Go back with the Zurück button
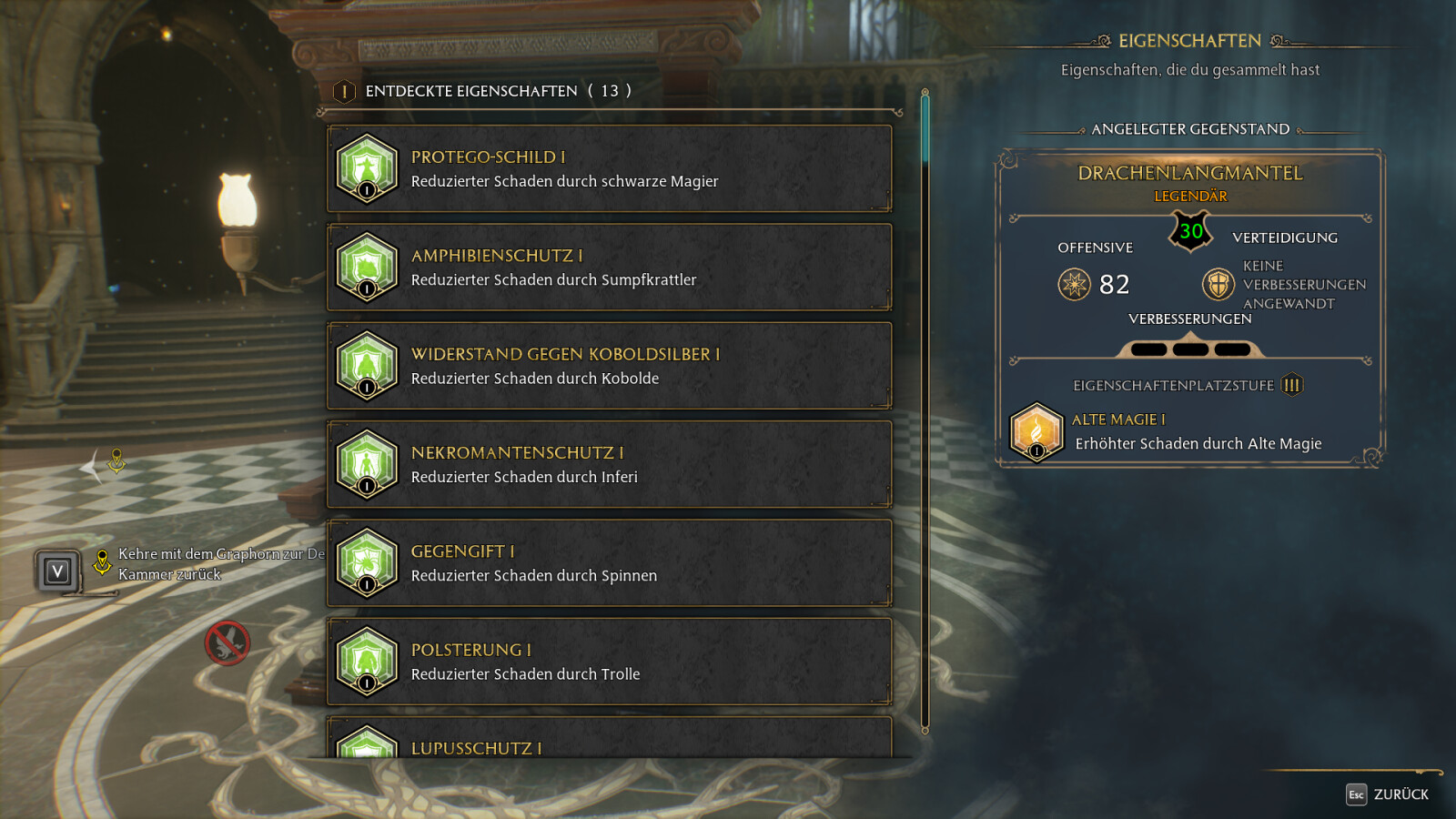The image size is (1456, 819). click(1388, 794)
